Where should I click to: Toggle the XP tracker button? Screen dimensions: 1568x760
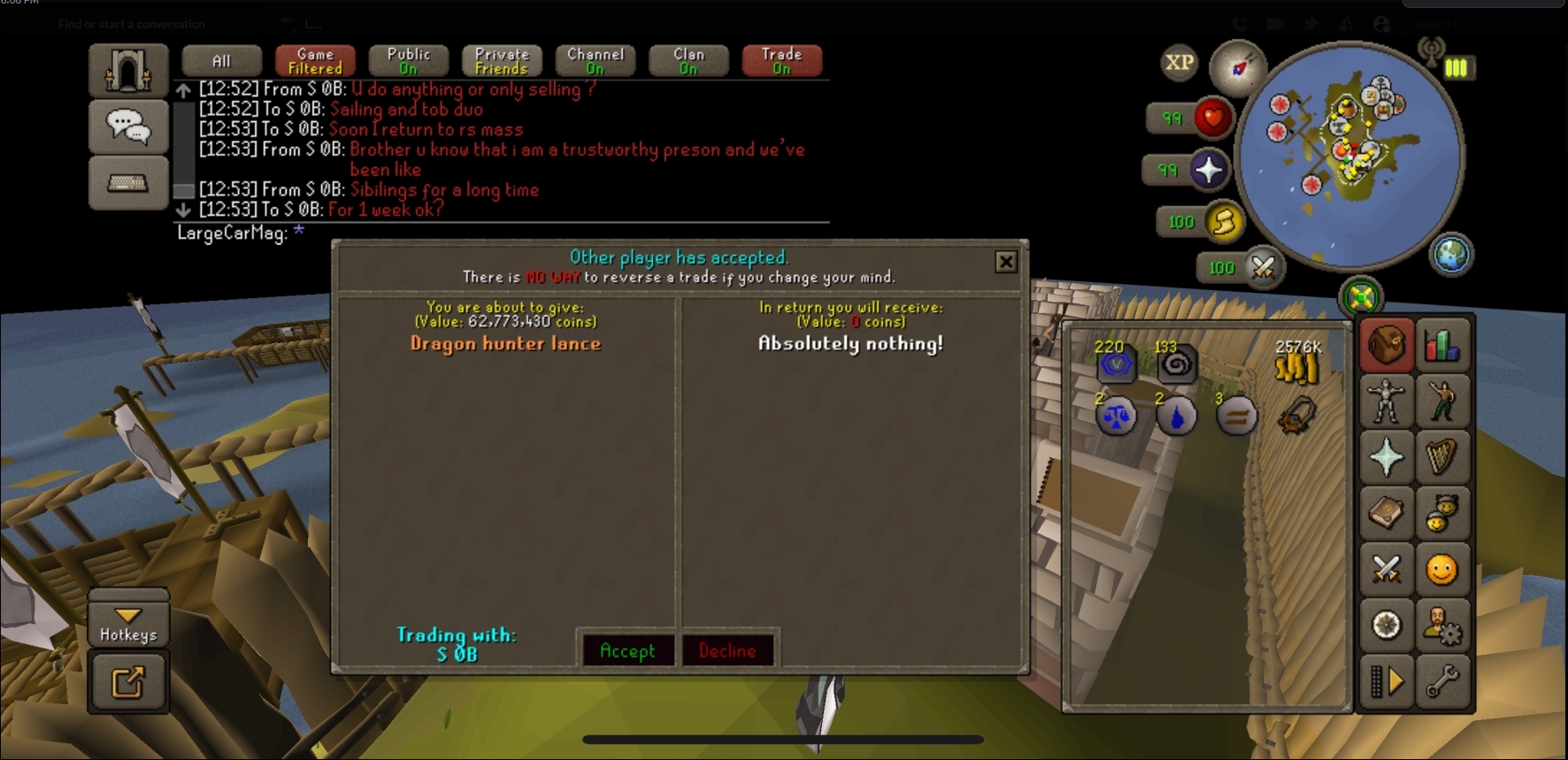[x=1179, y=63]
